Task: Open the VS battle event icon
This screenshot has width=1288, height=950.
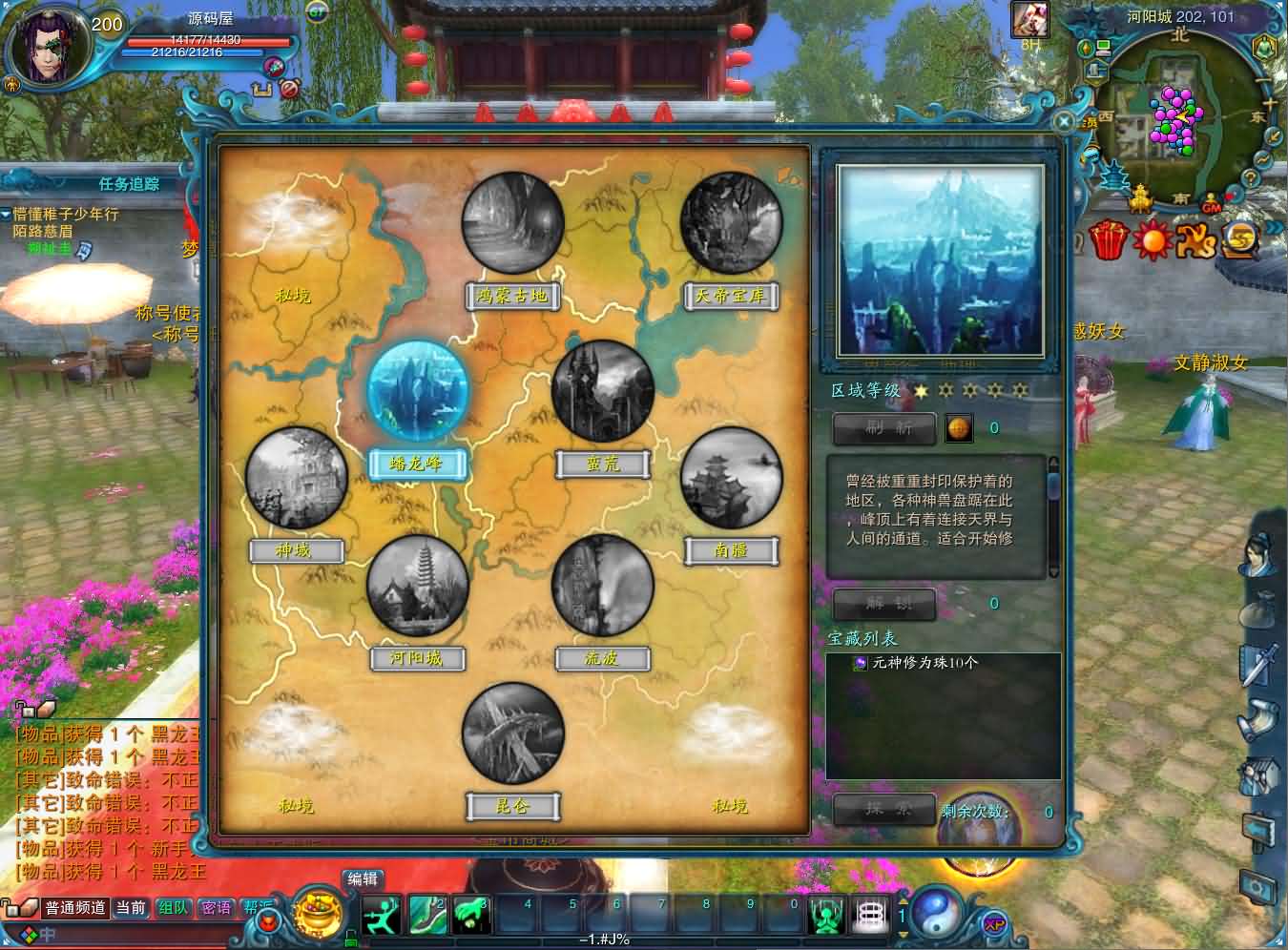Action: pos(1195,240)
